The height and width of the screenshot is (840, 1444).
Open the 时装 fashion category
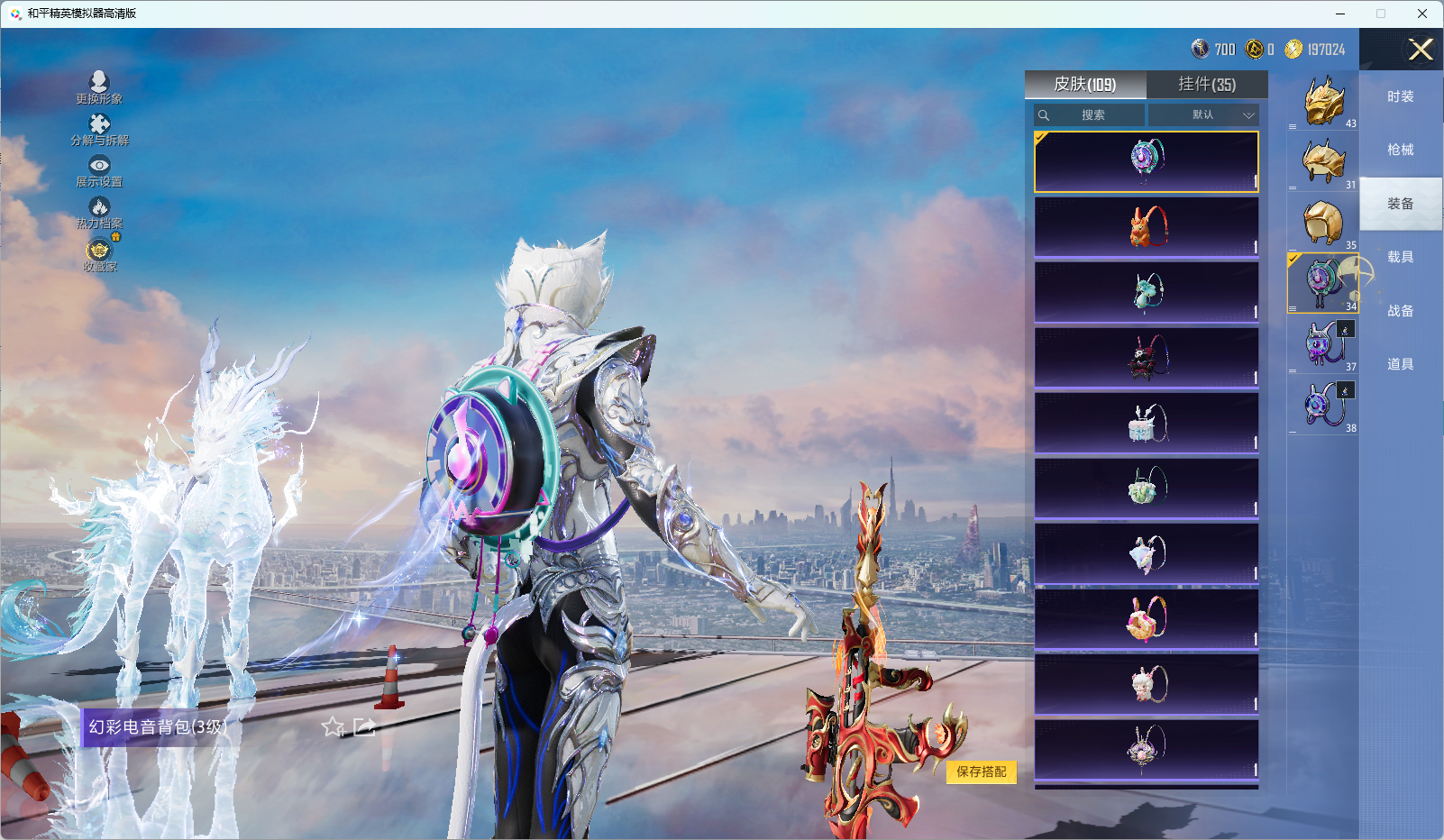1400,97
